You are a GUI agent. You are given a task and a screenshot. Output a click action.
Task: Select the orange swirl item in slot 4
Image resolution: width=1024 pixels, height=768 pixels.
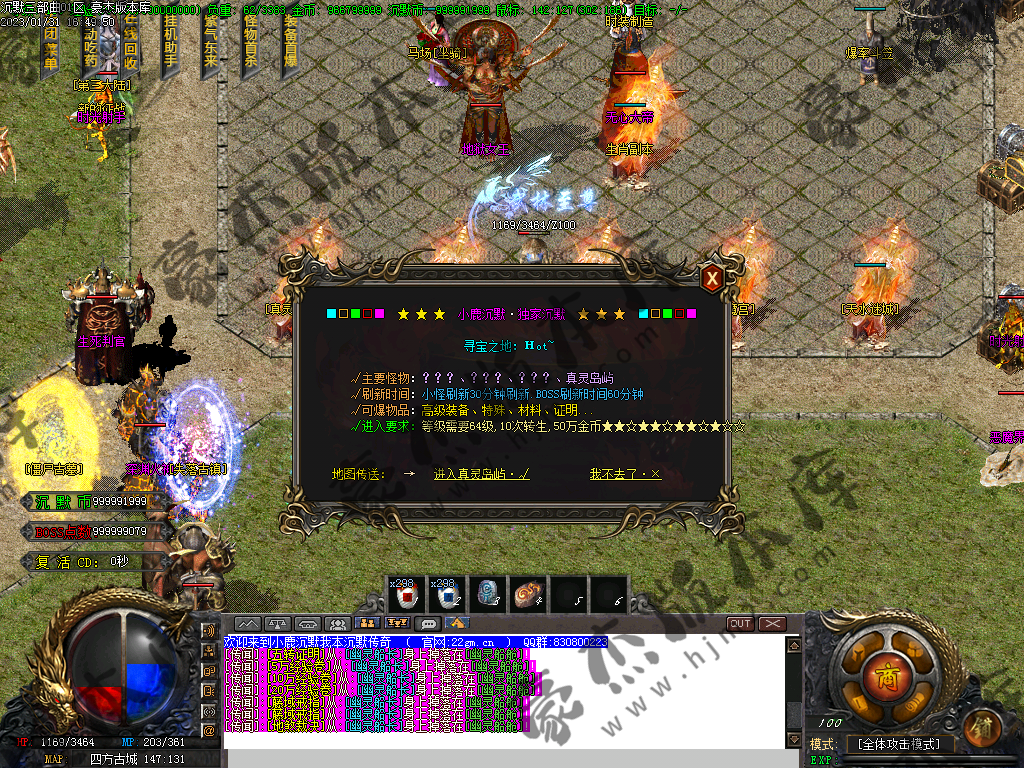coord(529,595)
